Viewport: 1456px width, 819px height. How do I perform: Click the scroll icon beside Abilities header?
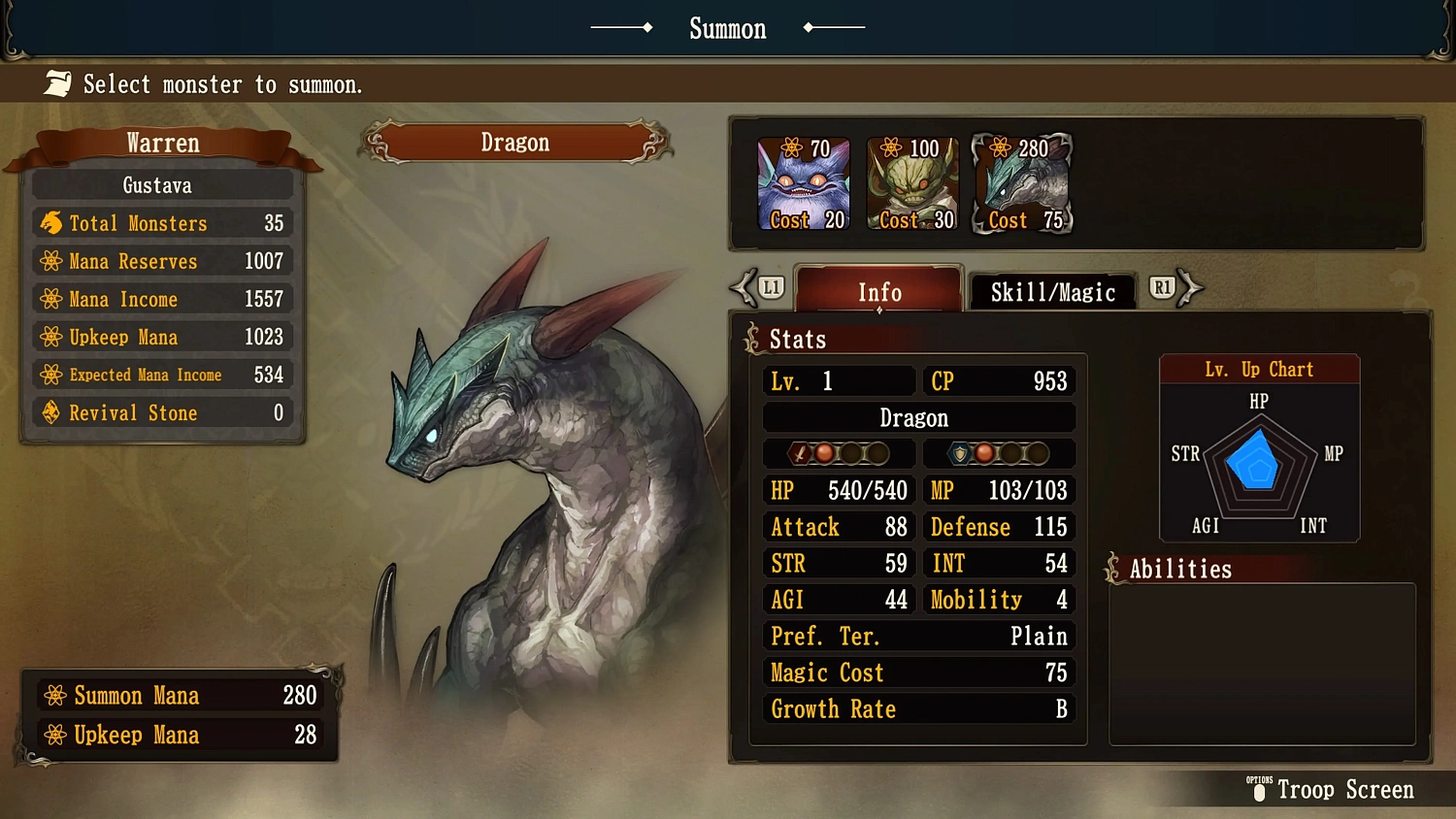click(1113, 568)
